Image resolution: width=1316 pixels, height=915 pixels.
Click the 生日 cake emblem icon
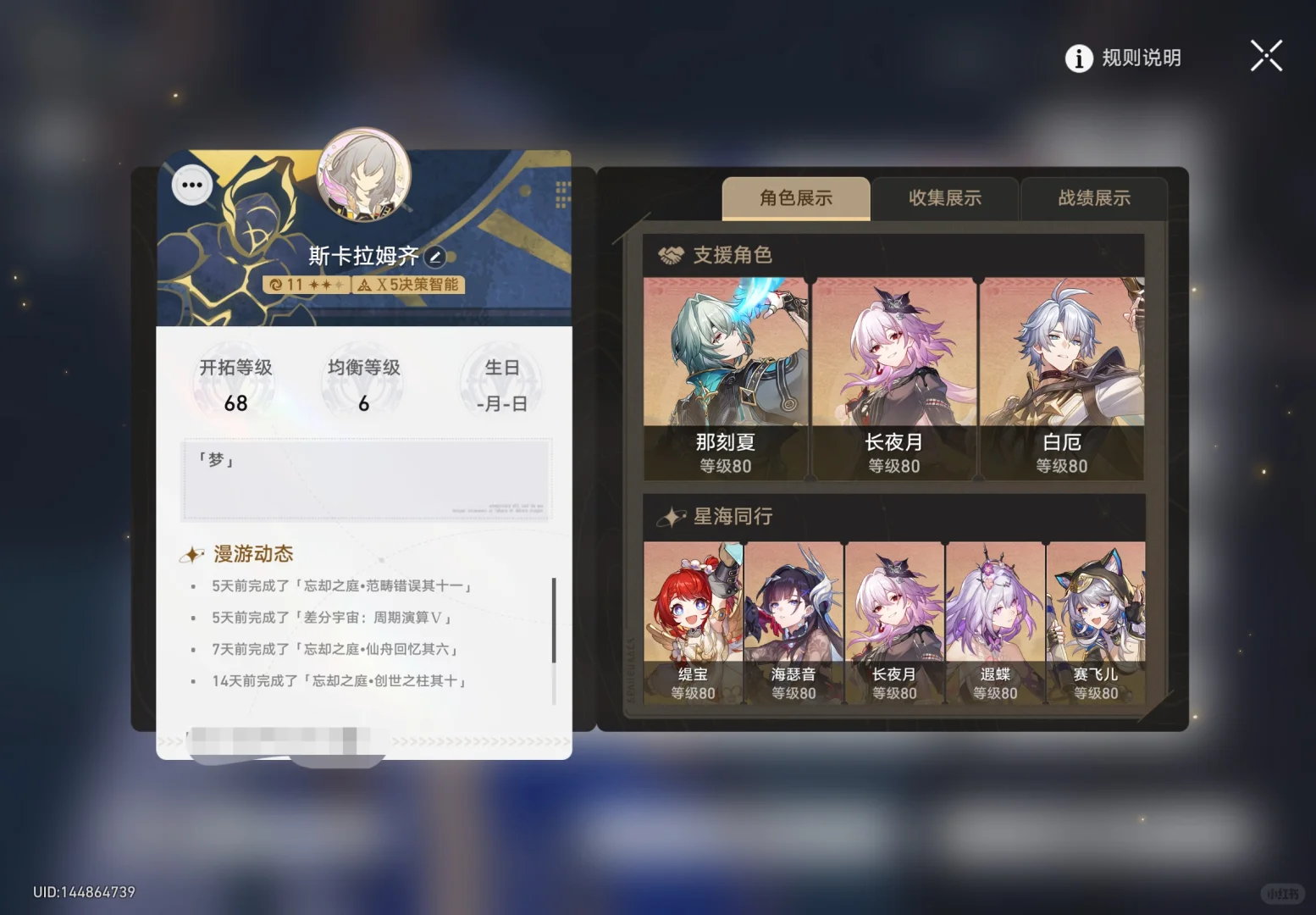pyautogui.click(x=500, y=381)
